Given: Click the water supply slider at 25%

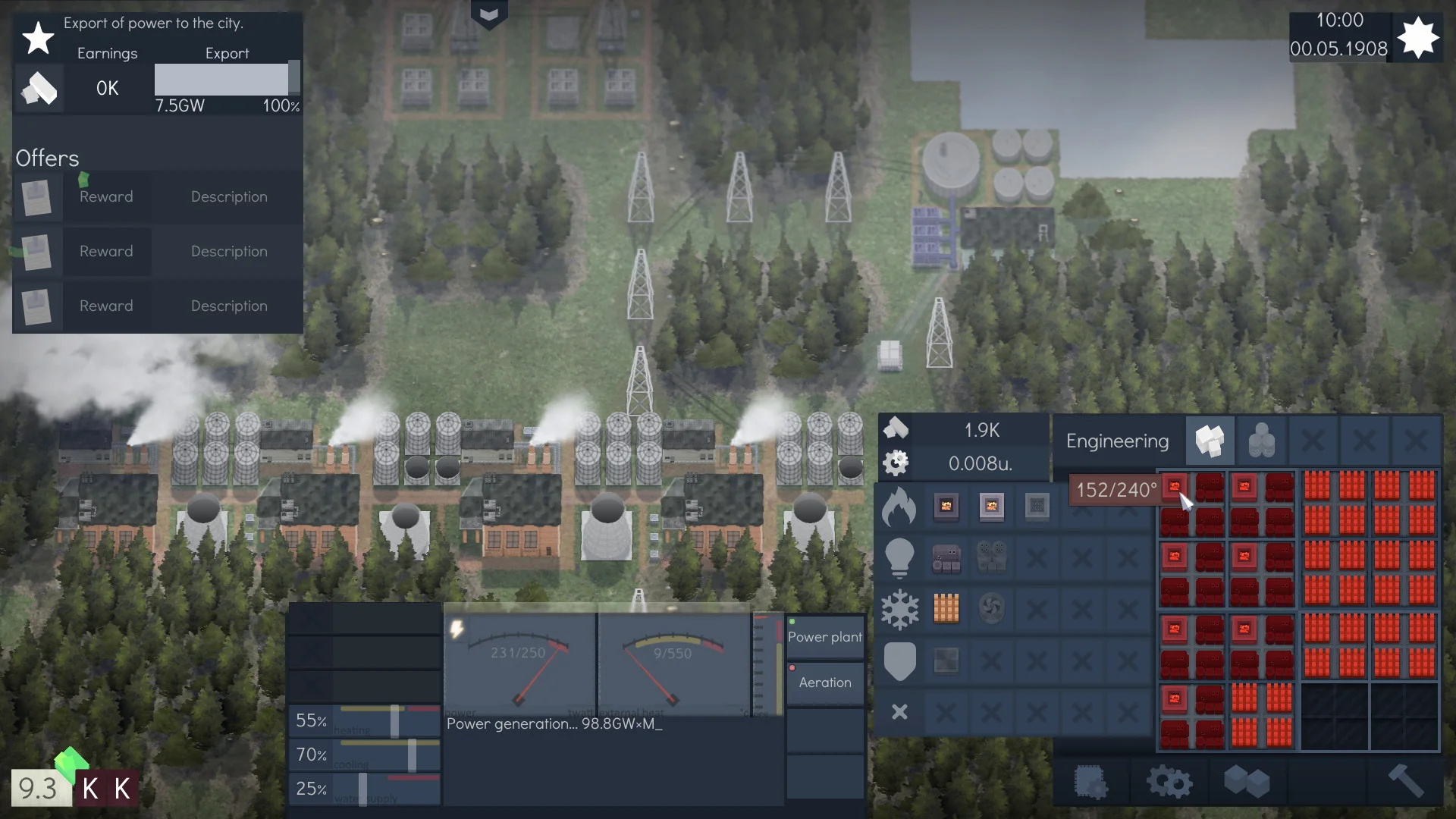Looking at the screenshot, I should [363, 789].
